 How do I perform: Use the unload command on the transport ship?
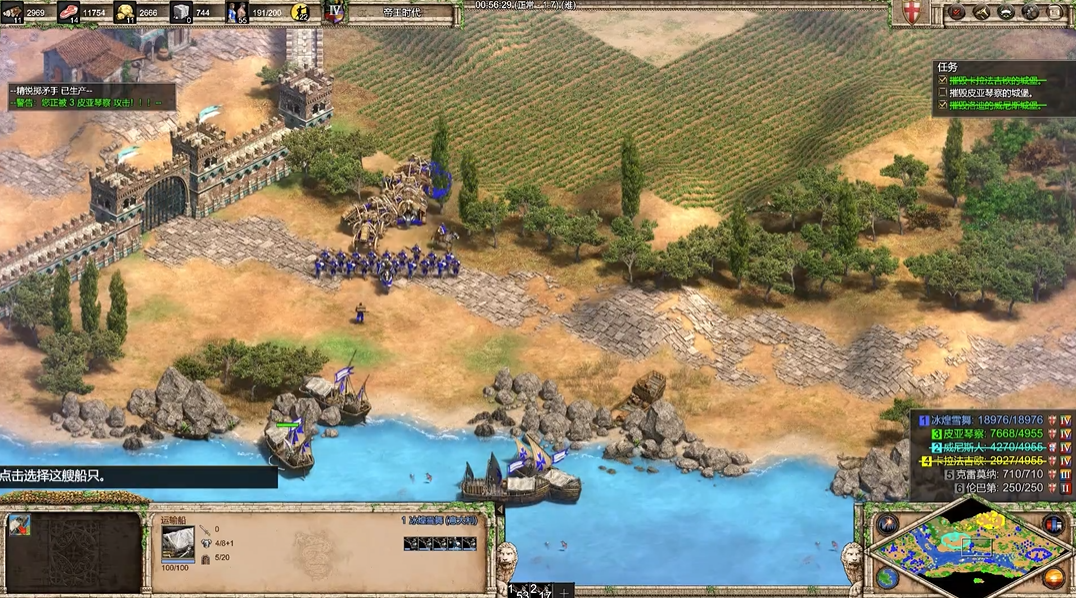tap(20, 525)
